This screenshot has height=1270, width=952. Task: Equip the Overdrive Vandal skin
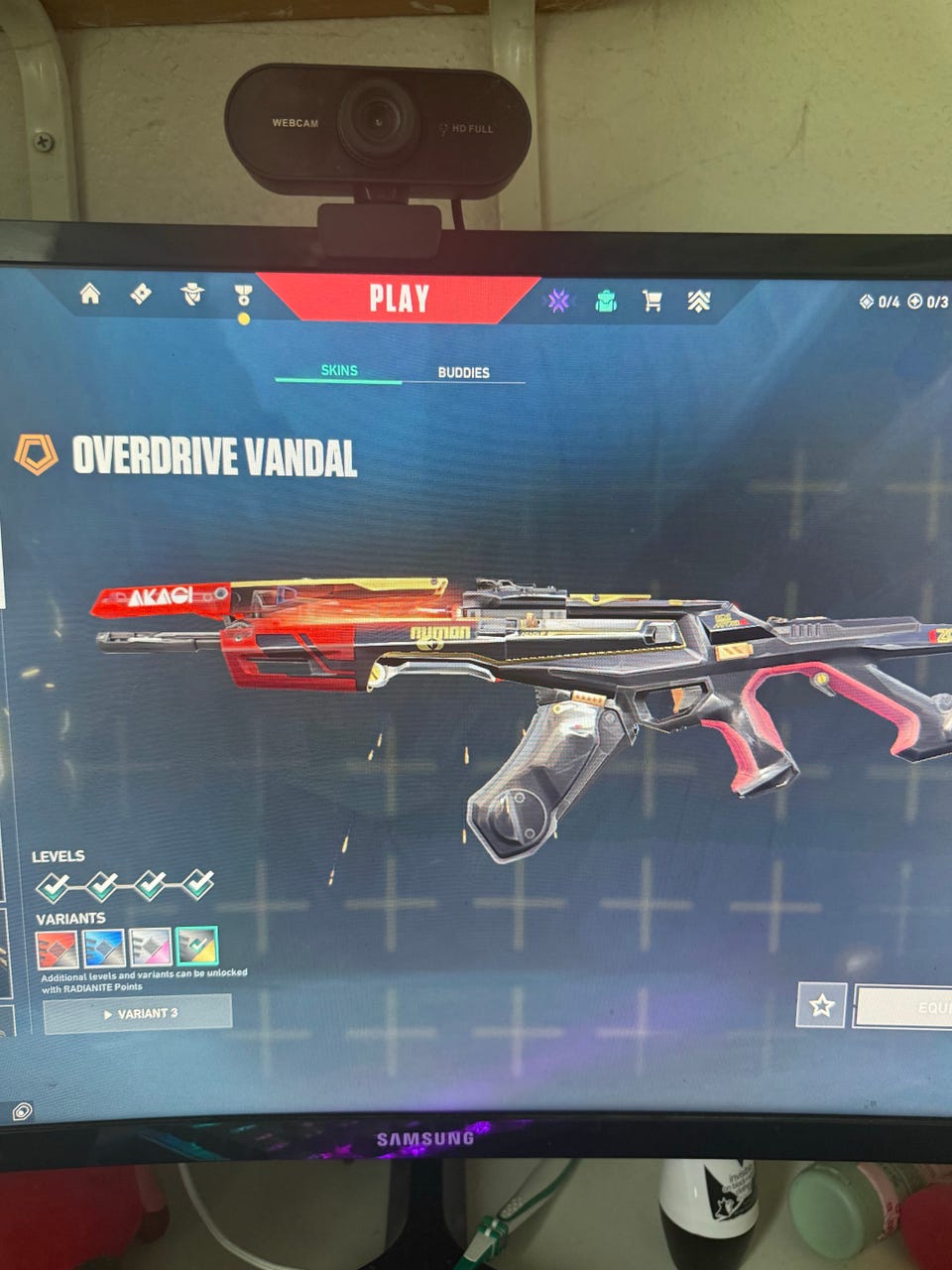pyautogui.click(x=907, y=1007)
